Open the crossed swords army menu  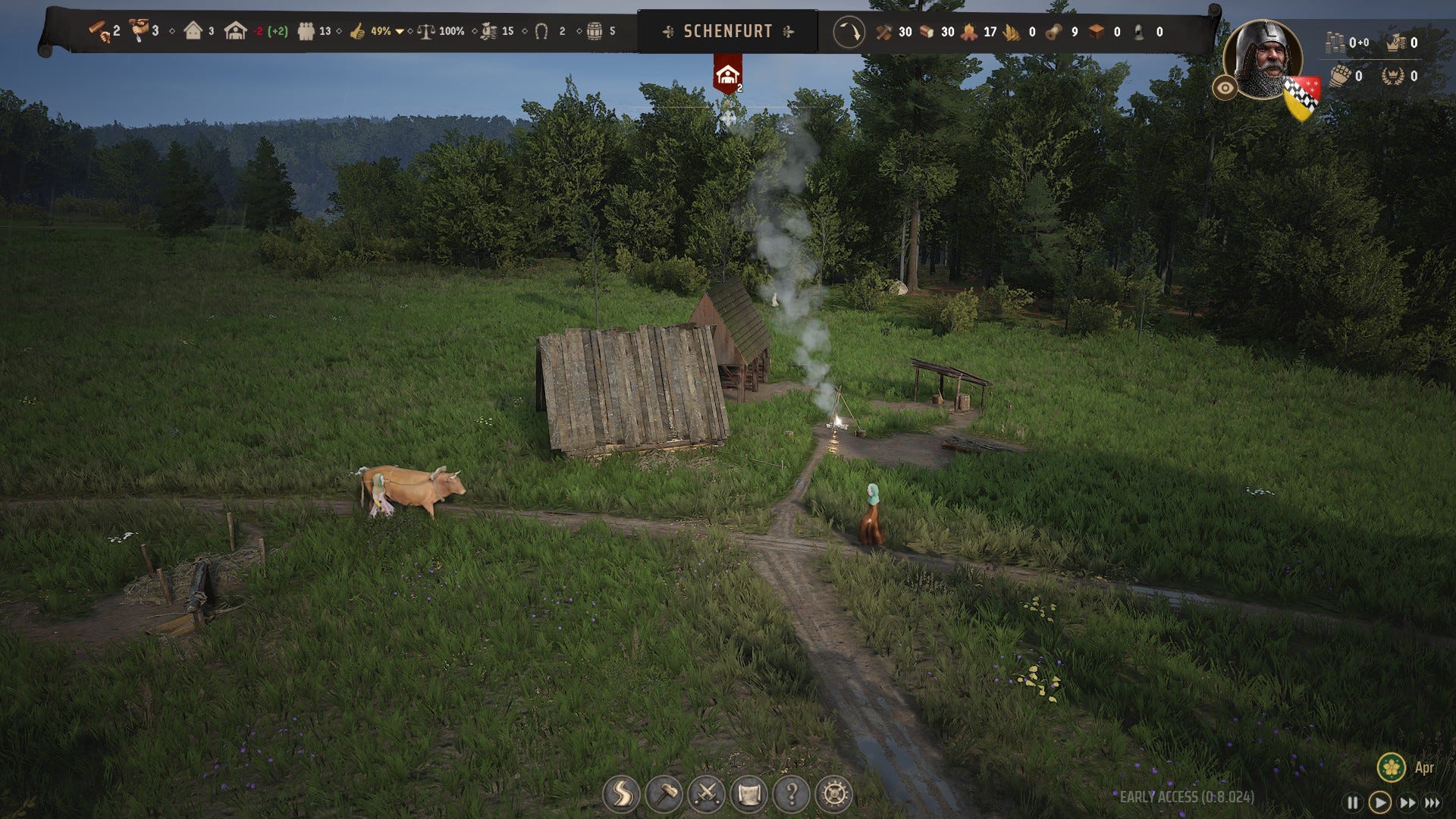707,794
